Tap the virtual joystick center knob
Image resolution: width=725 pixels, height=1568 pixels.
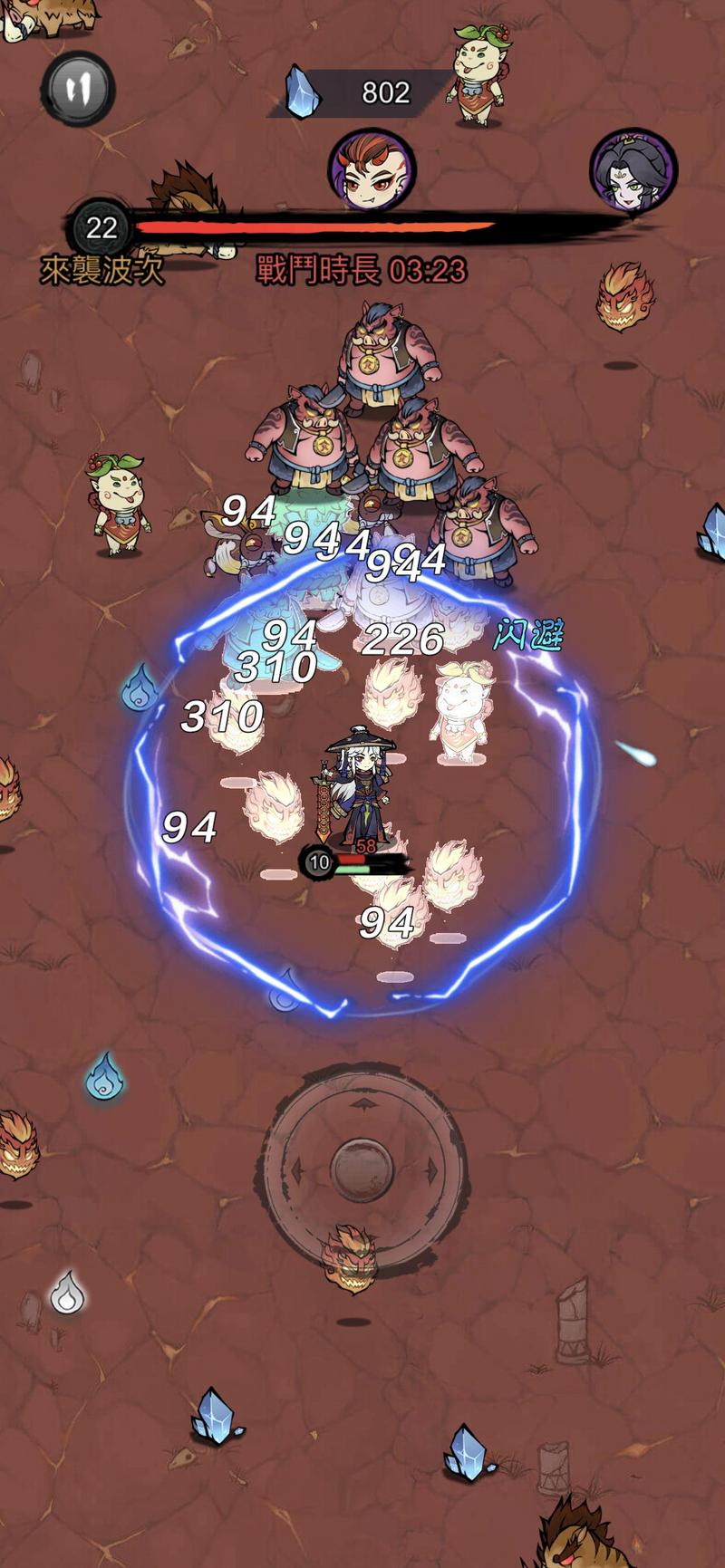coord(362,1169)
